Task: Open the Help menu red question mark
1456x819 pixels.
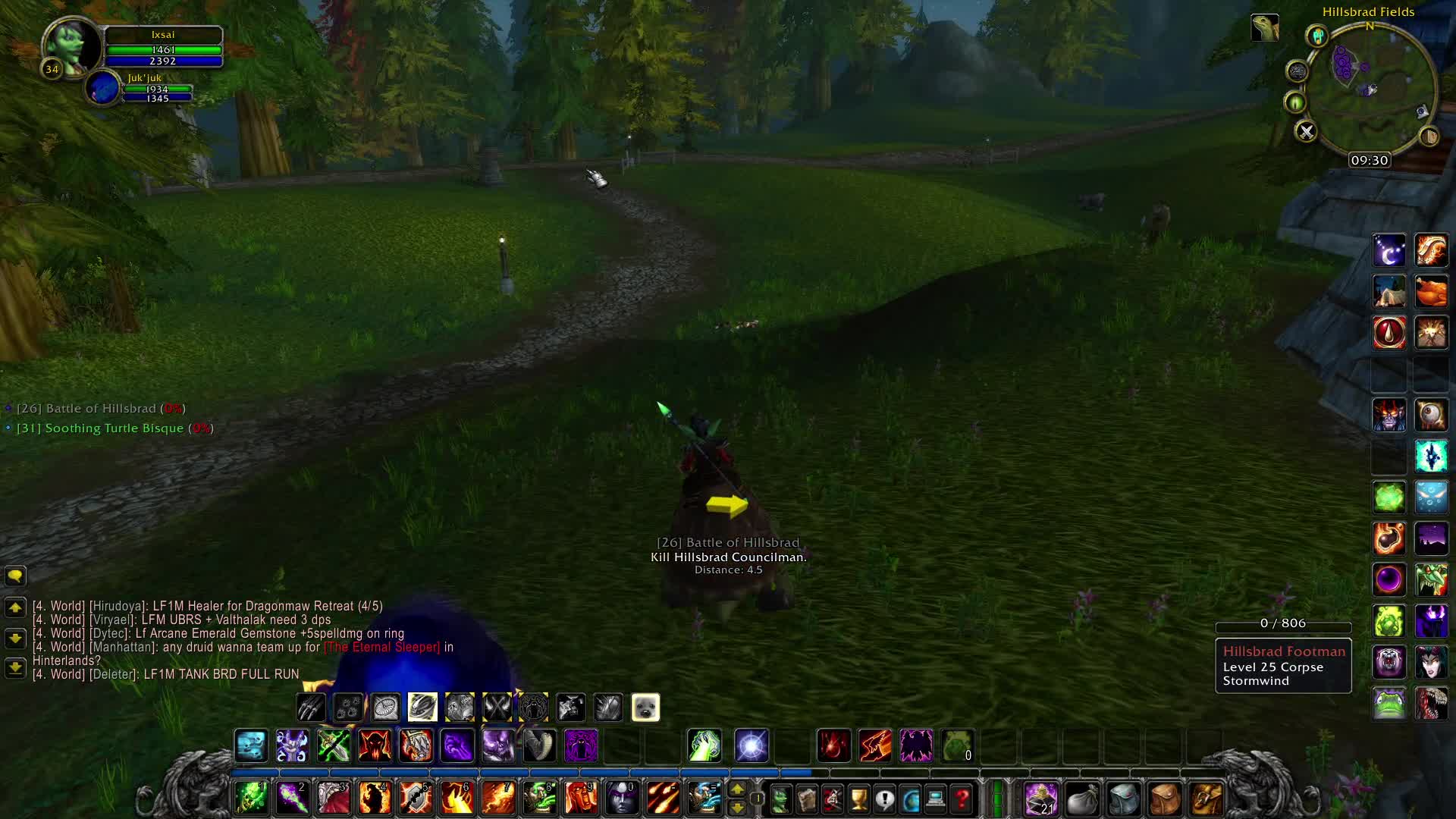Action: [962, 799]
